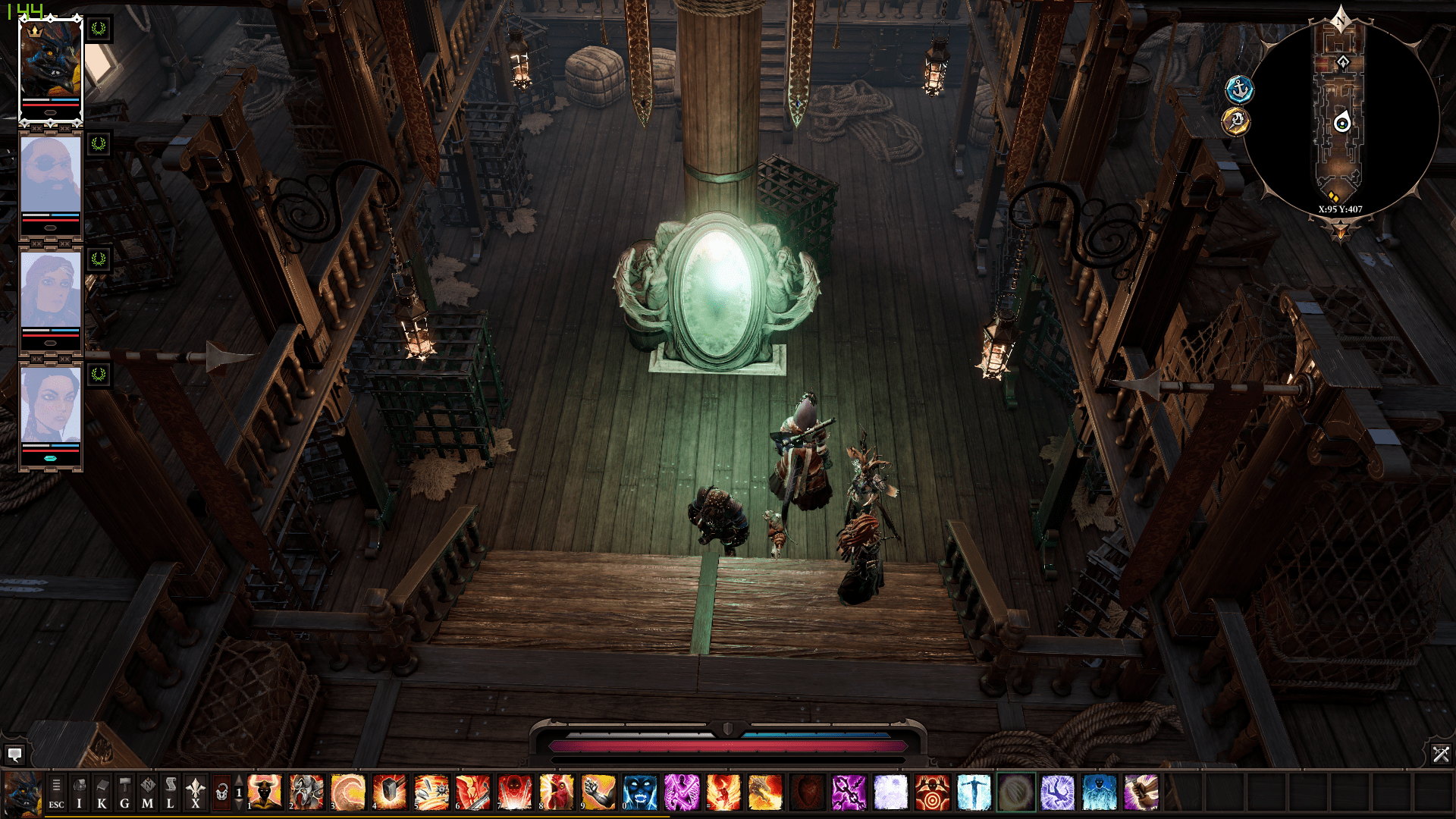
Task: Open the map compass button
Action: click(147, 792)
